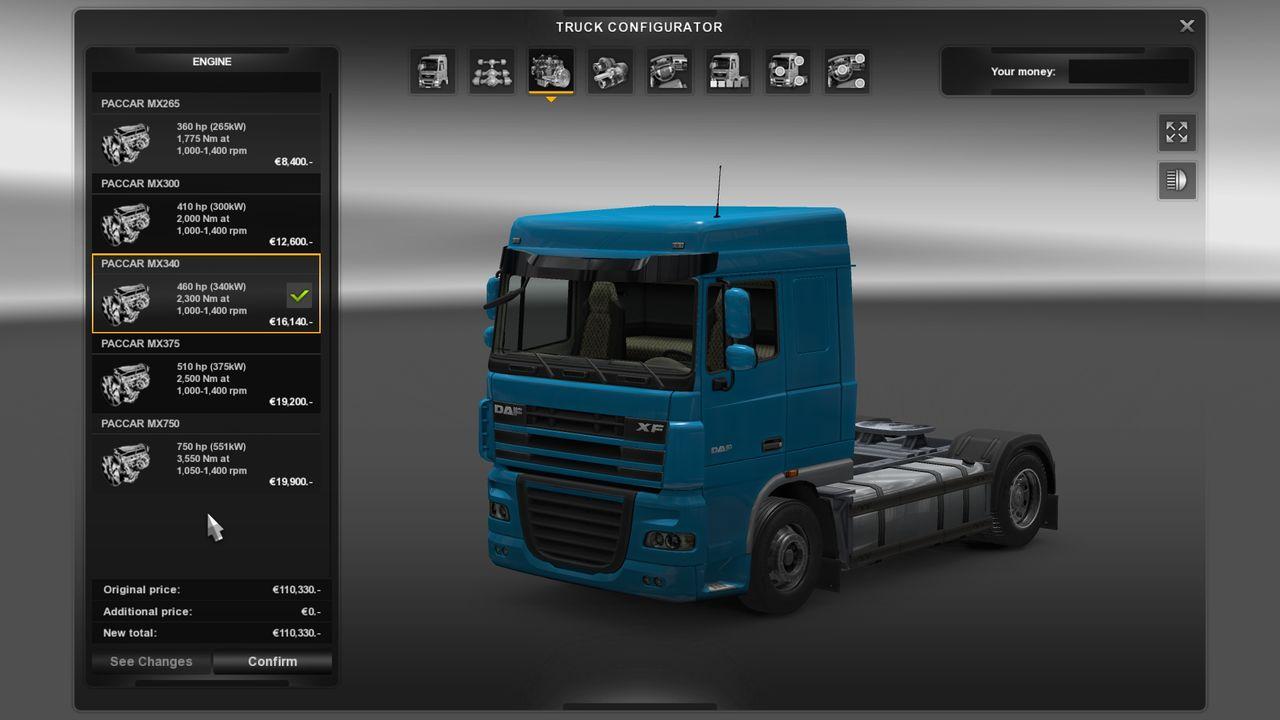Open the truck cabin category tab

pos(433,71)
